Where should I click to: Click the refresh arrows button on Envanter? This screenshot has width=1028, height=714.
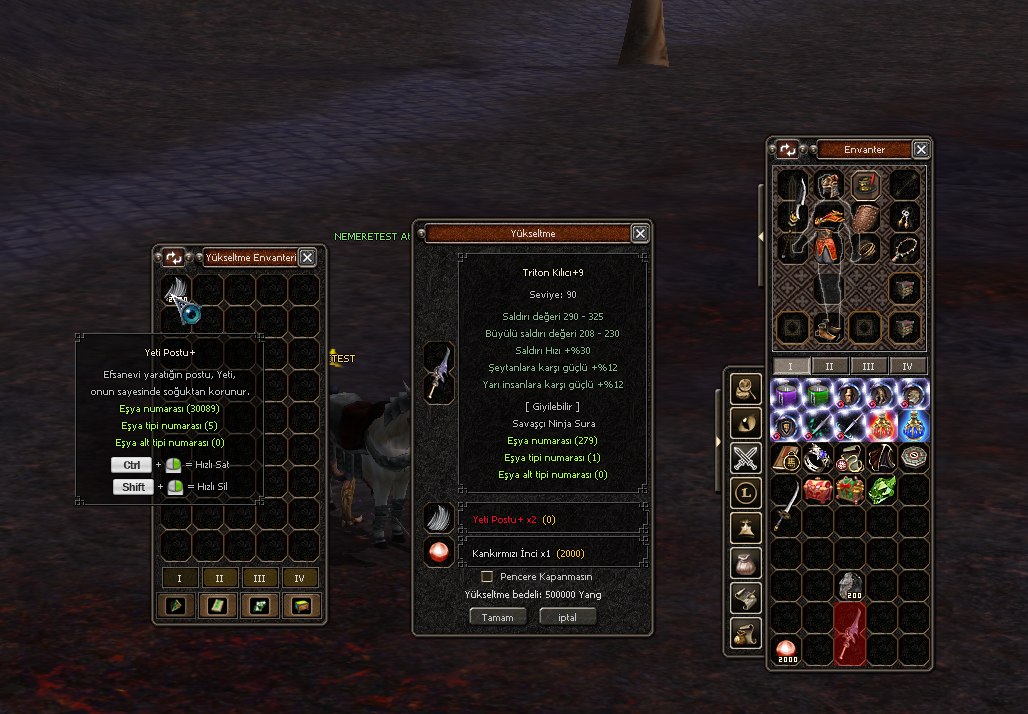pos(788,149)
